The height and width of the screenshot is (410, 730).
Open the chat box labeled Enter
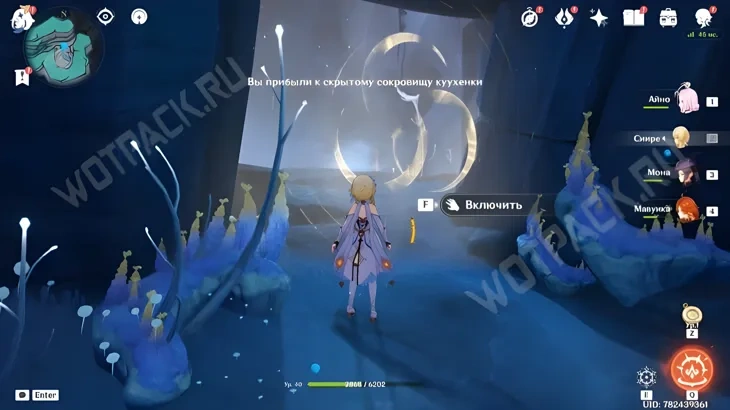[37, 395]
